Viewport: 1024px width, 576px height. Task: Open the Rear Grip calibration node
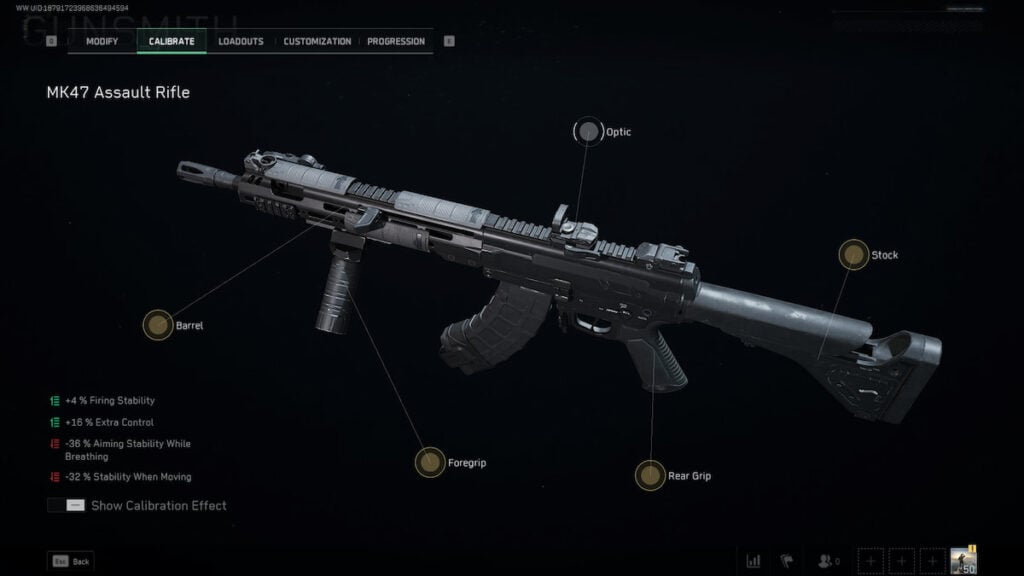(650, 475)
